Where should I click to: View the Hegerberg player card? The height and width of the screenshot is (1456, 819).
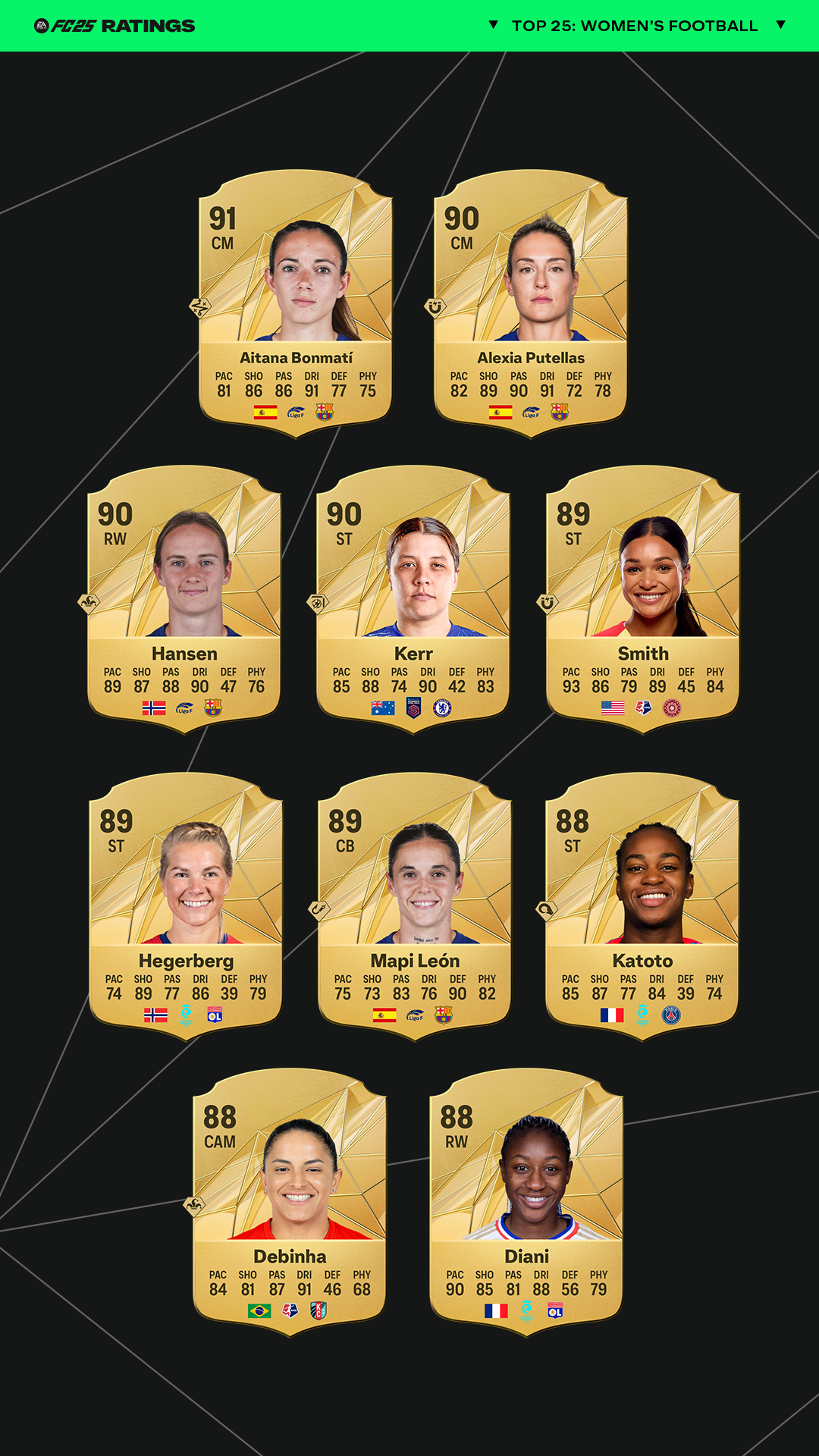click(186, 906)
